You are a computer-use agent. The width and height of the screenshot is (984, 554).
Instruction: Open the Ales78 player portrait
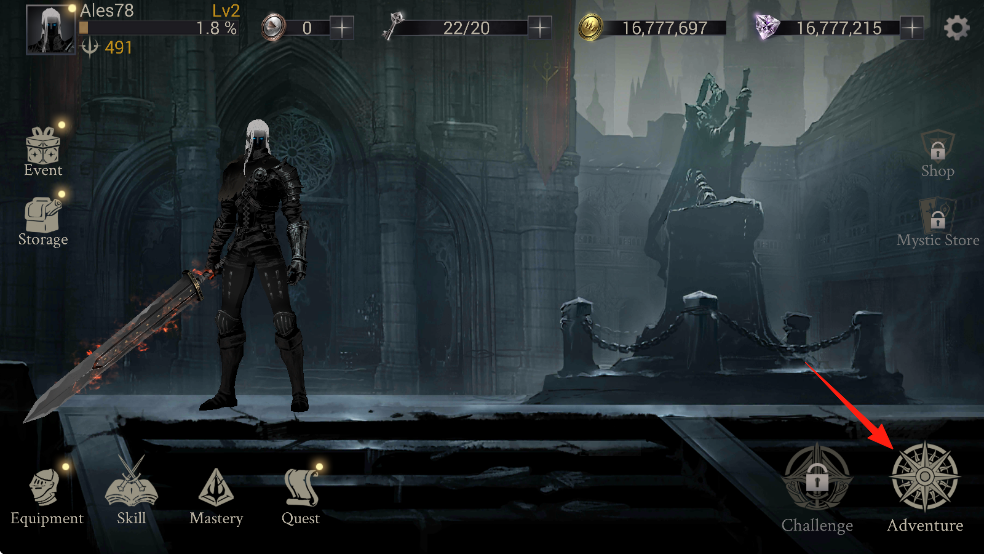tap(50, 29)
